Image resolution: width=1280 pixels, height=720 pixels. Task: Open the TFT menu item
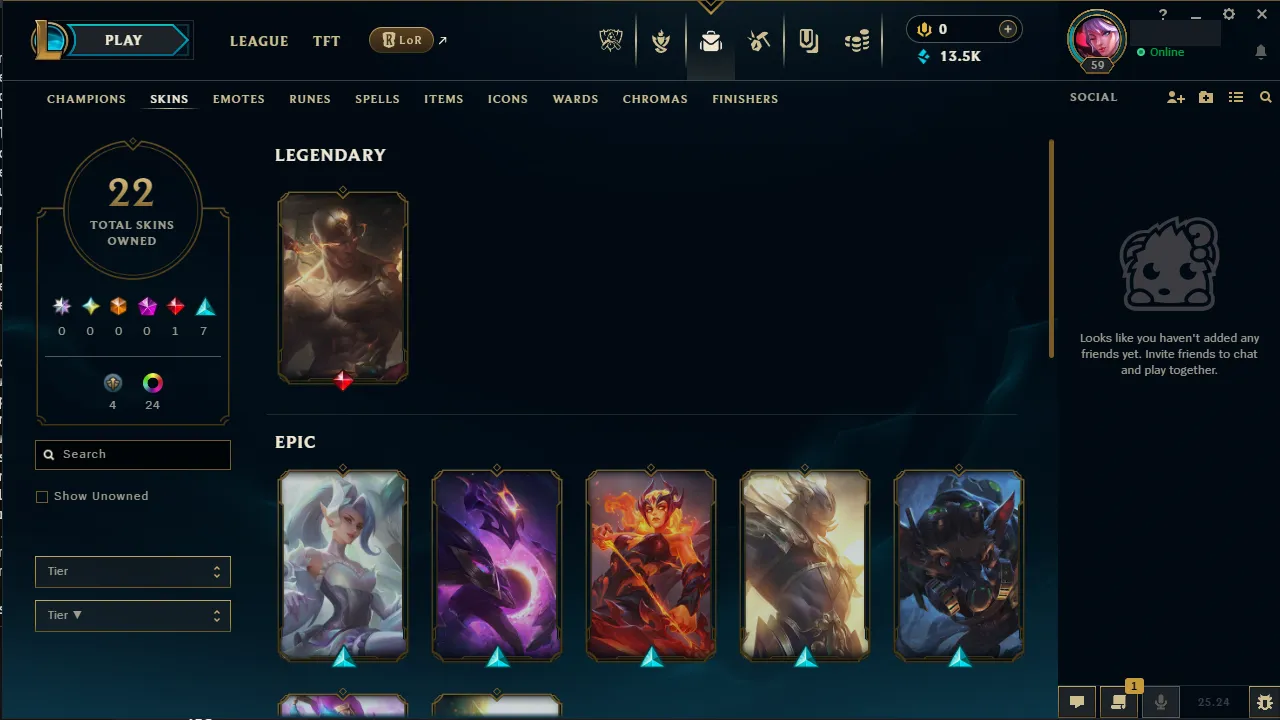326,41
